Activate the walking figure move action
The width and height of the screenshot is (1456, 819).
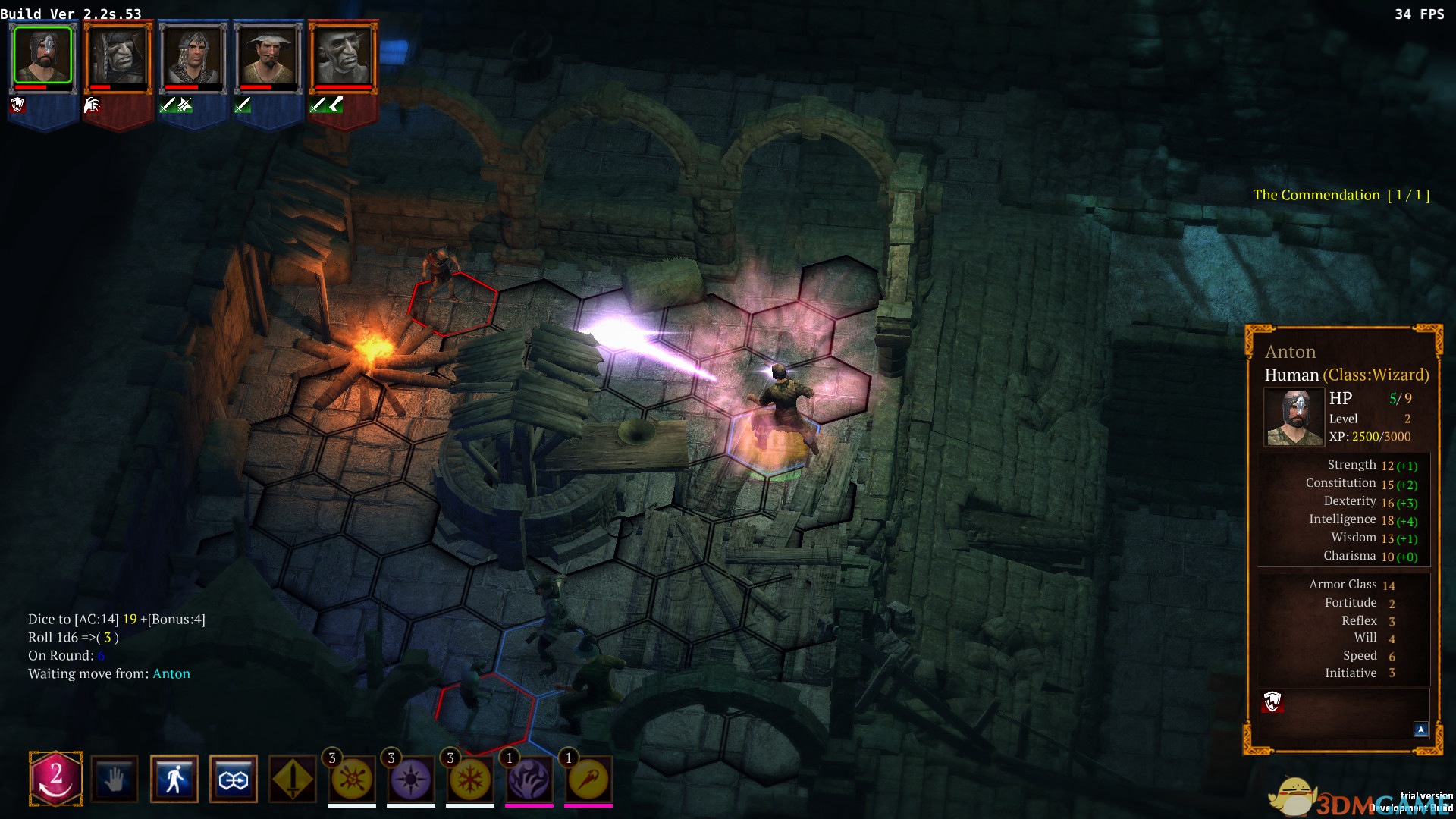[174, 779]
